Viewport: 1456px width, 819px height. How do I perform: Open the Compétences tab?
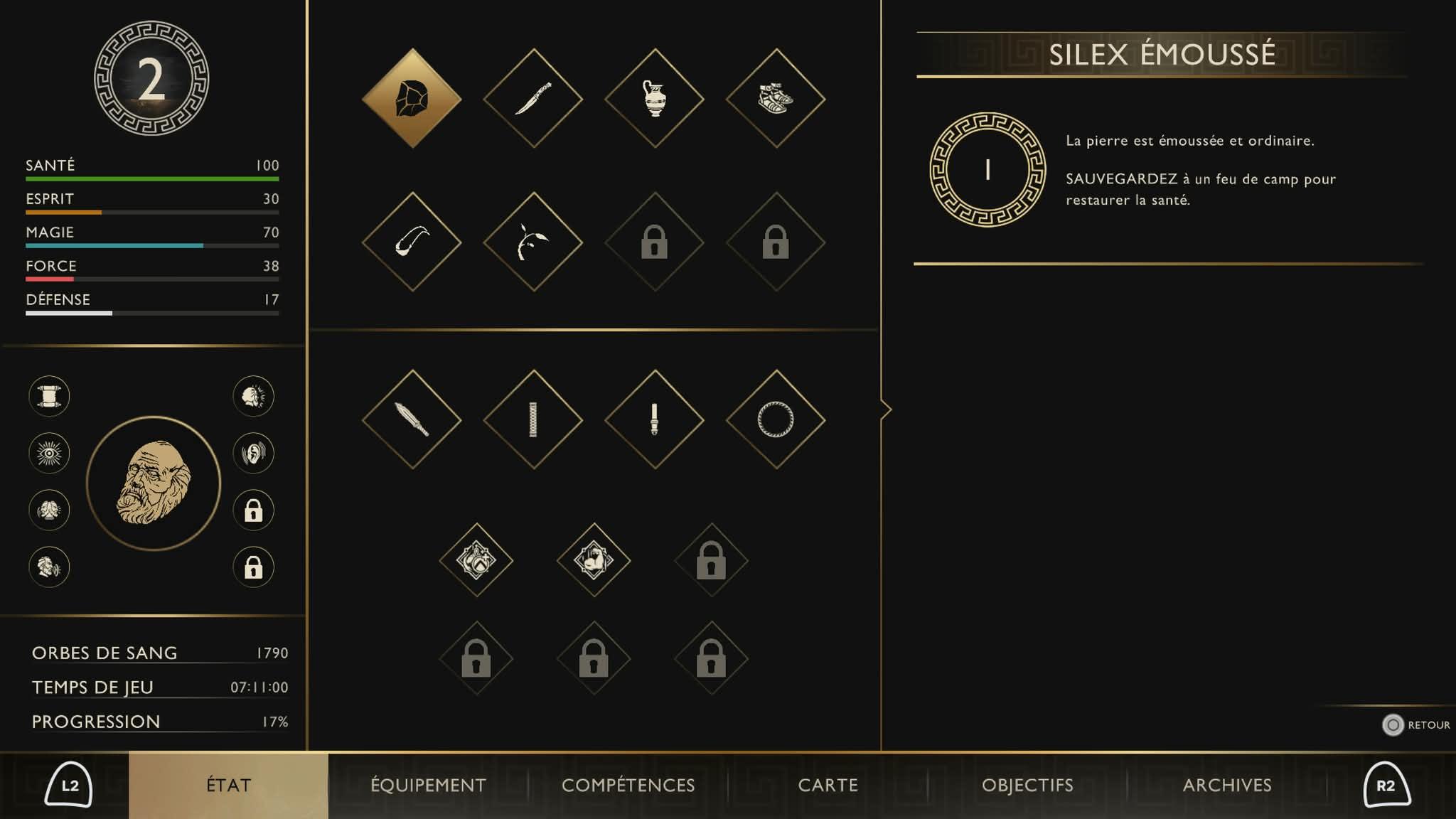(x=628, y=785)
